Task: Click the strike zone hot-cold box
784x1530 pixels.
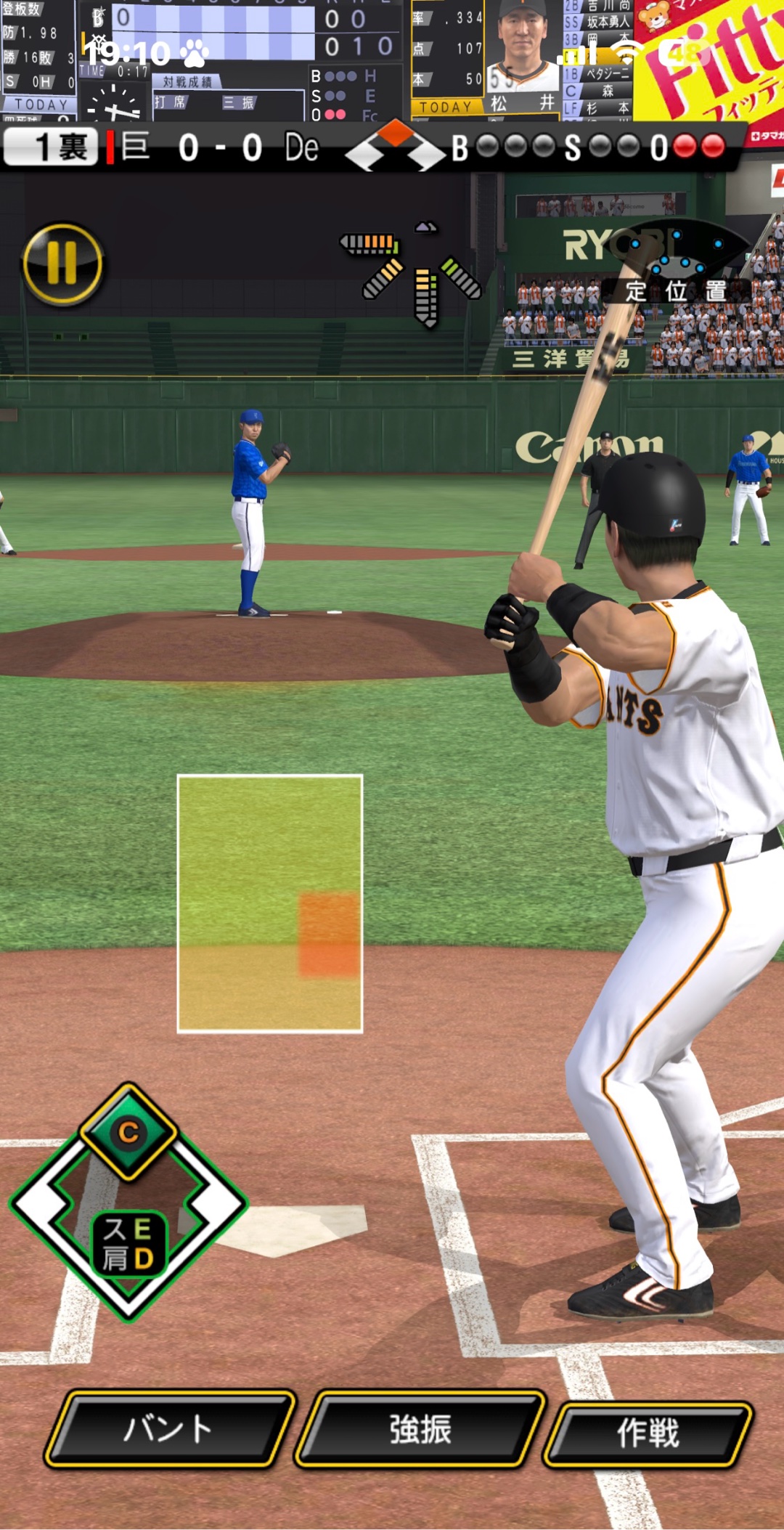Action: tap(270, 903)
